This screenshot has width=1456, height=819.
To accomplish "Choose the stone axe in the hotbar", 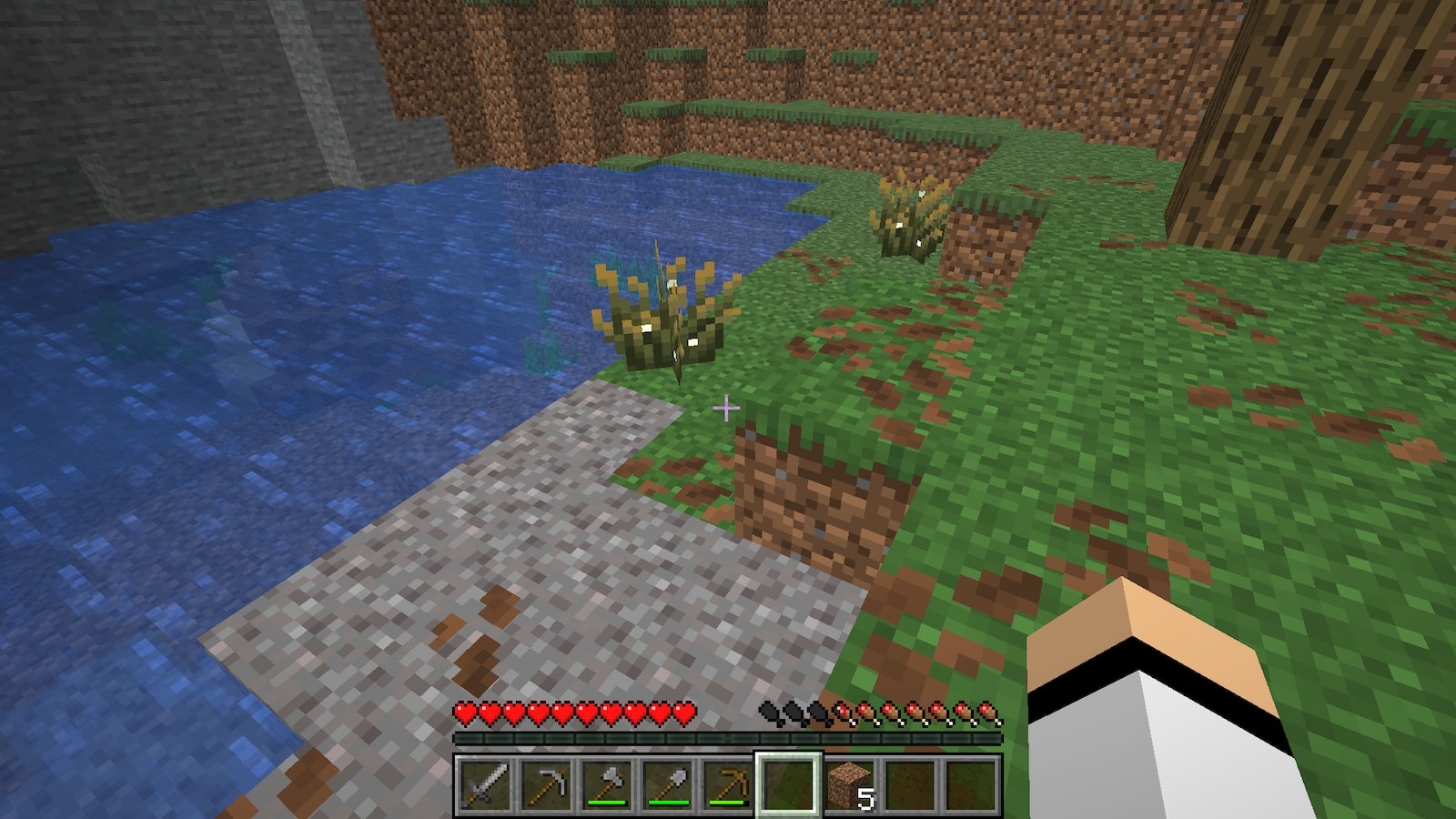I will coord(607,784).
